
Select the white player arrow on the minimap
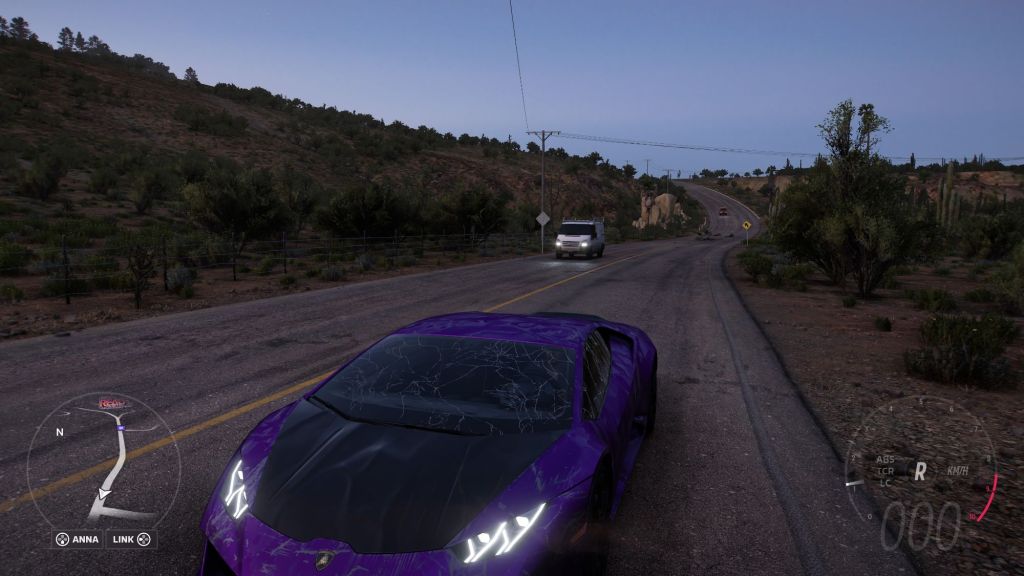coord(104,494)
